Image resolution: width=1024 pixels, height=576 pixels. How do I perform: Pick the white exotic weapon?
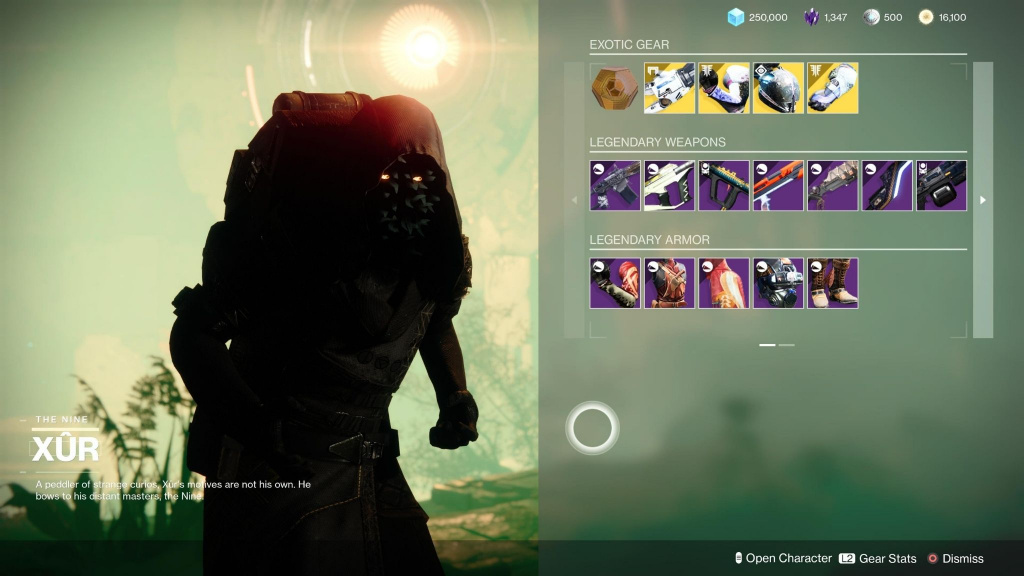point(669,88)
